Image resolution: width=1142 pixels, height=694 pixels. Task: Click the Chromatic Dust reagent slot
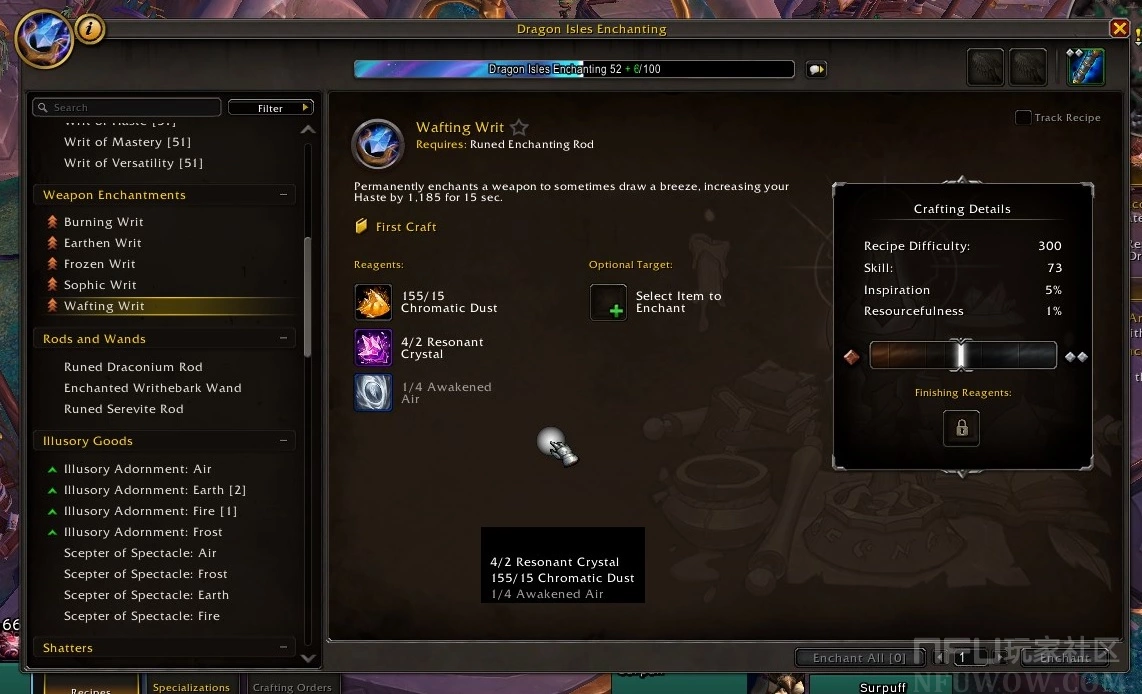[373, 302]
